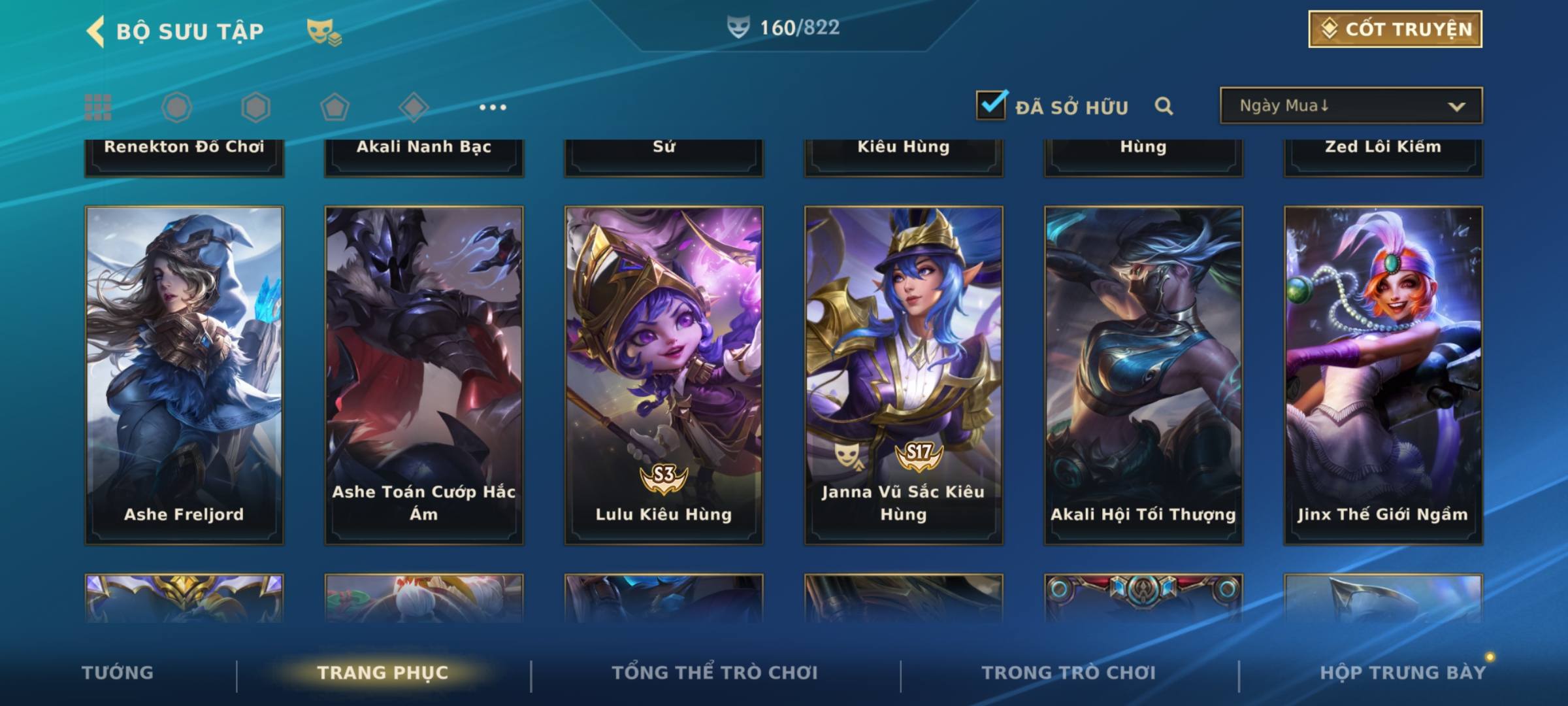
Task: Switch to Tổng Thể Trò Chơi tab
Action: click(x=715, y=673)
